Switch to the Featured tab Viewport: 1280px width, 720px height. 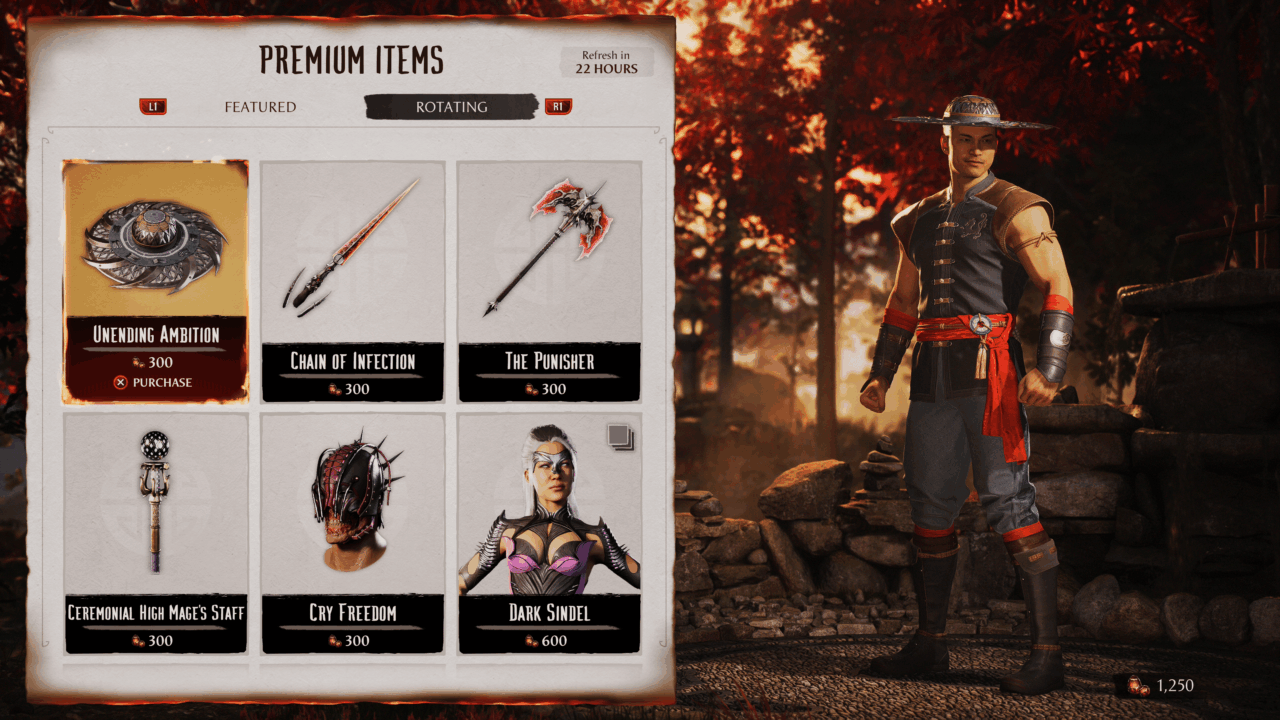[260, 107]
